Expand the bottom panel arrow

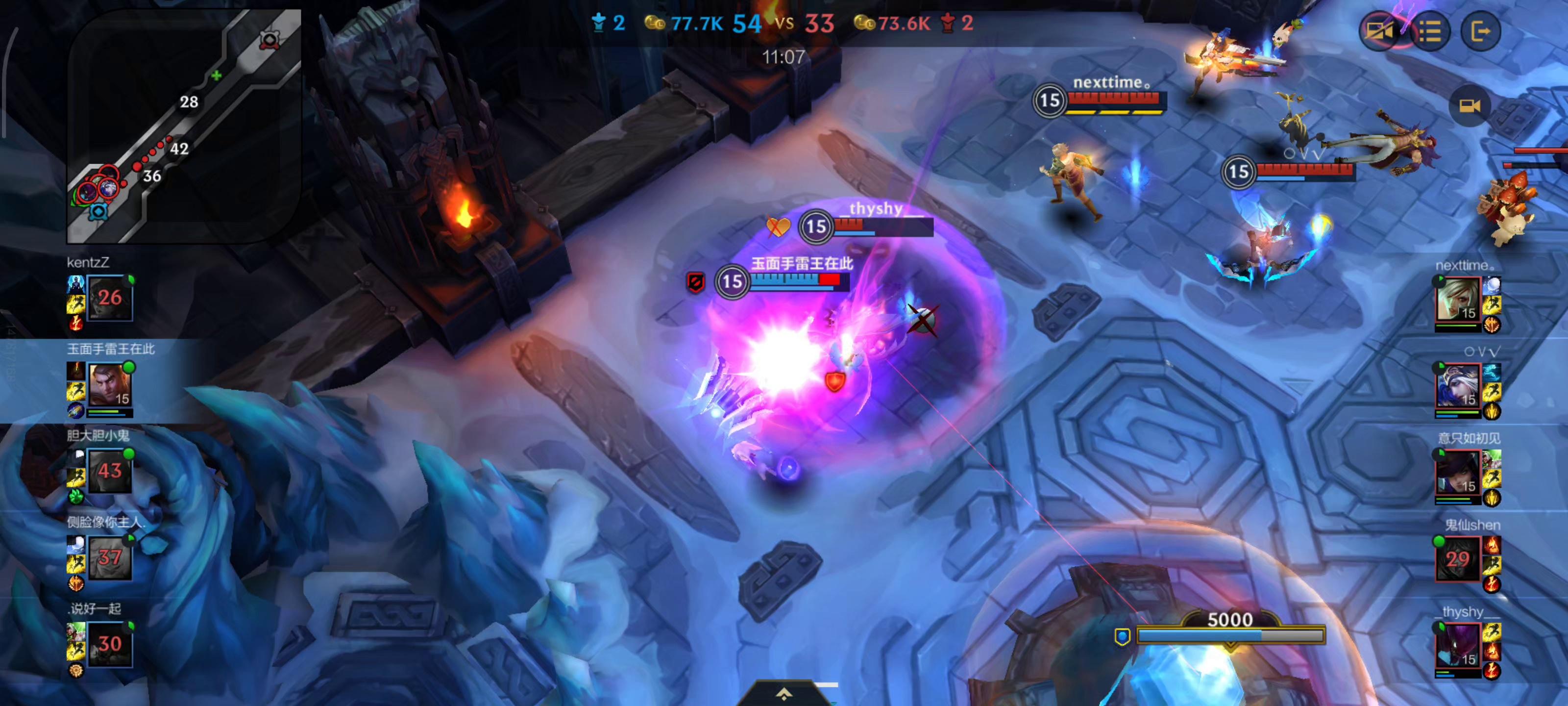[784, 694]
